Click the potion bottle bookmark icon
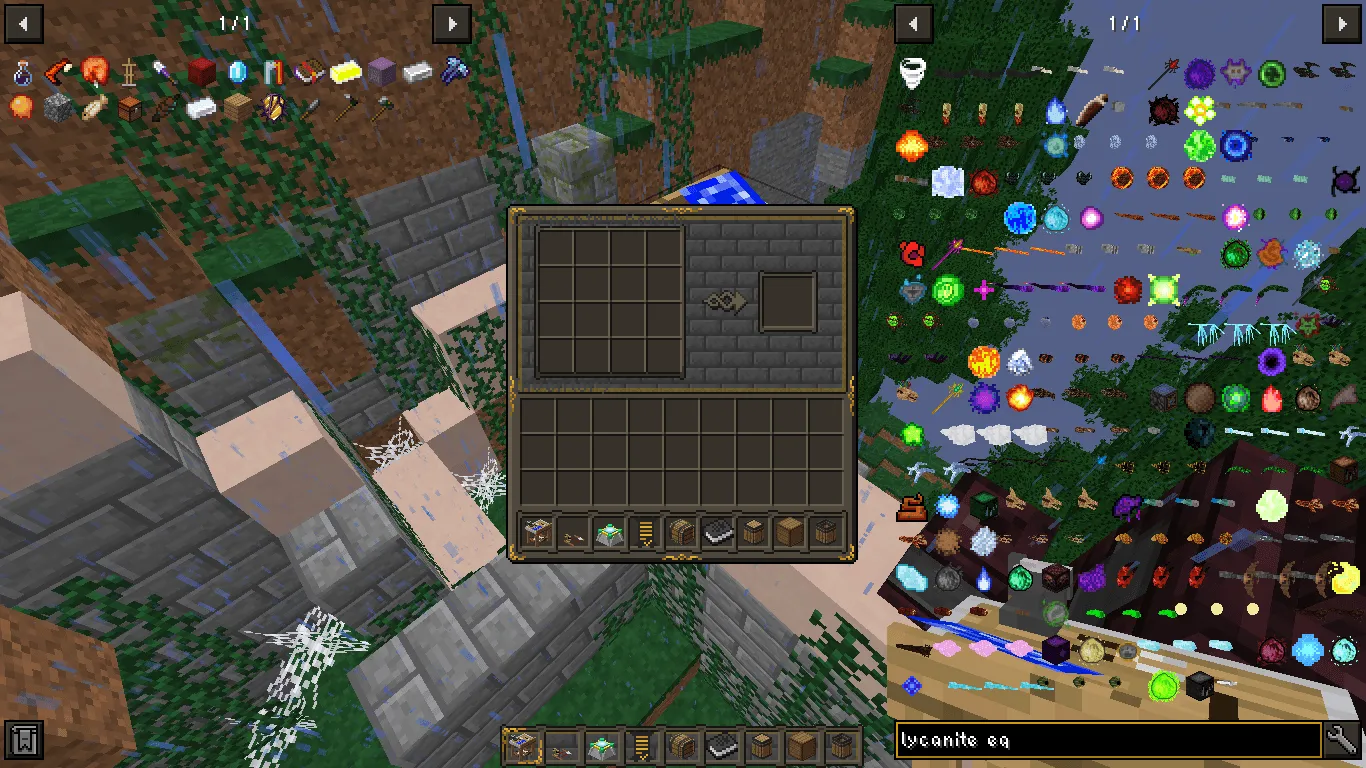 click(22, 72)
